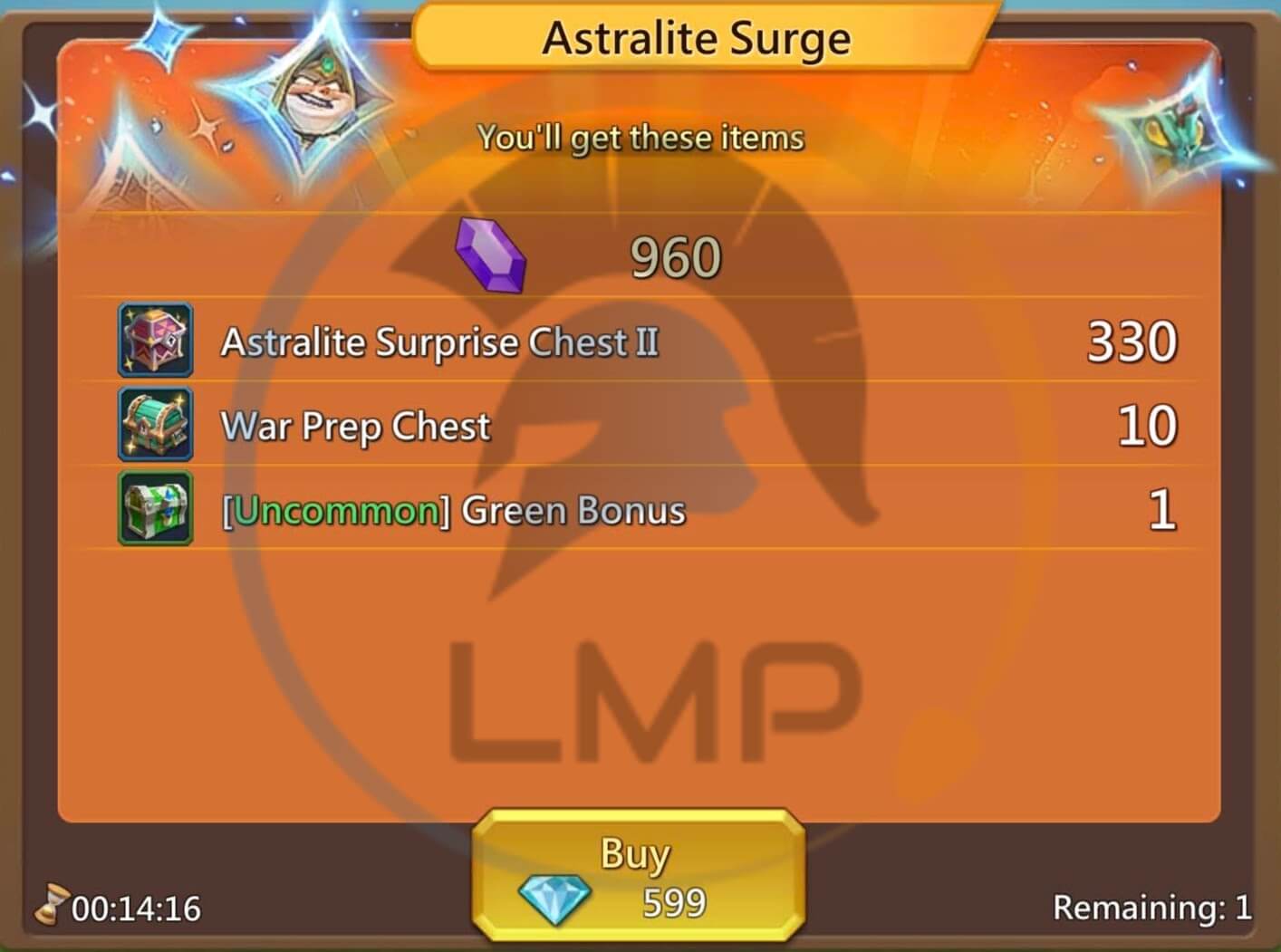Open the Green Bonus chest icon
Viewport: 1281px width, 952px height.
click(154, 509)
